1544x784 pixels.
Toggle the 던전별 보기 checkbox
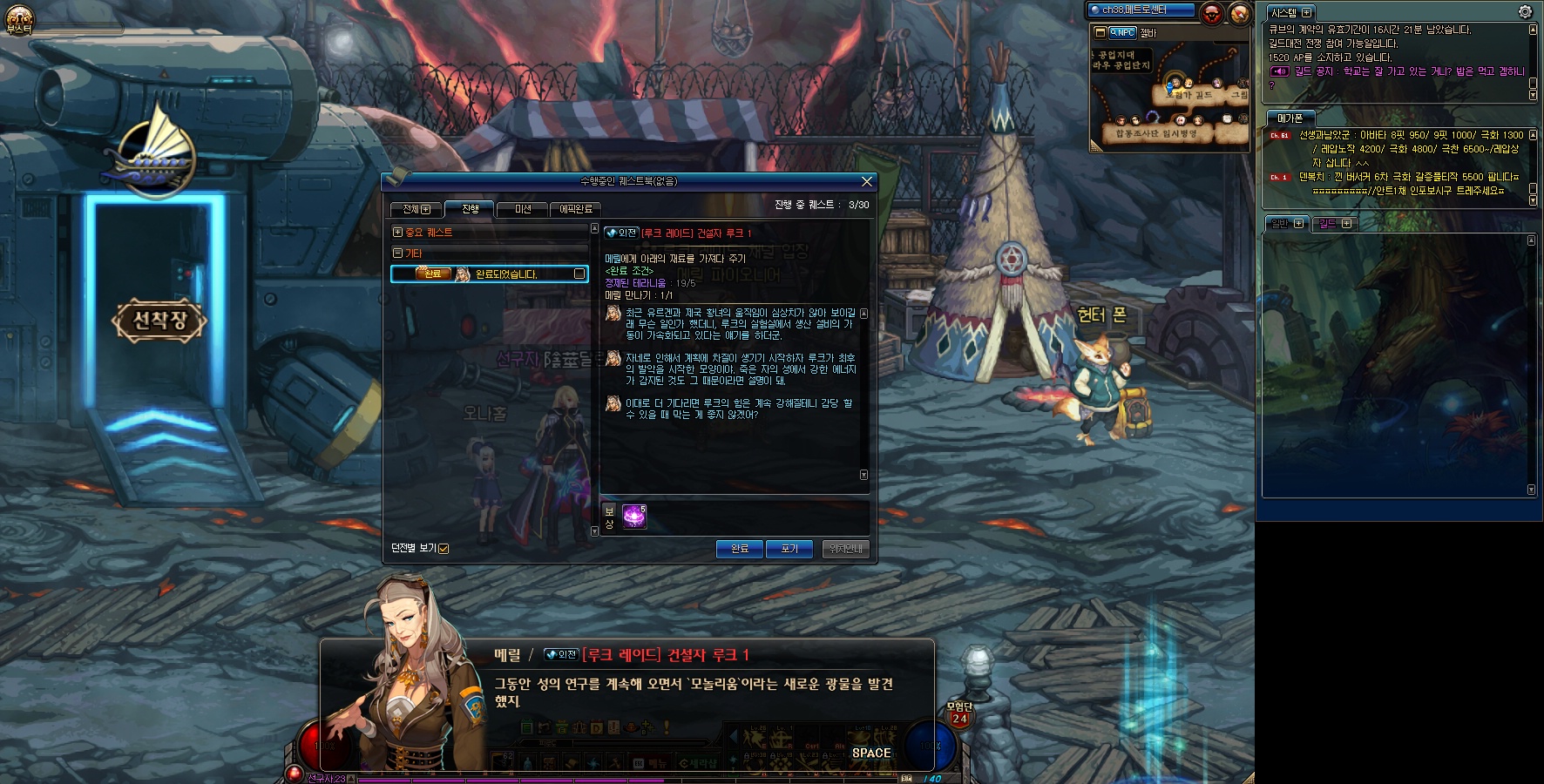pyautogui.click(x=444, y=549)
